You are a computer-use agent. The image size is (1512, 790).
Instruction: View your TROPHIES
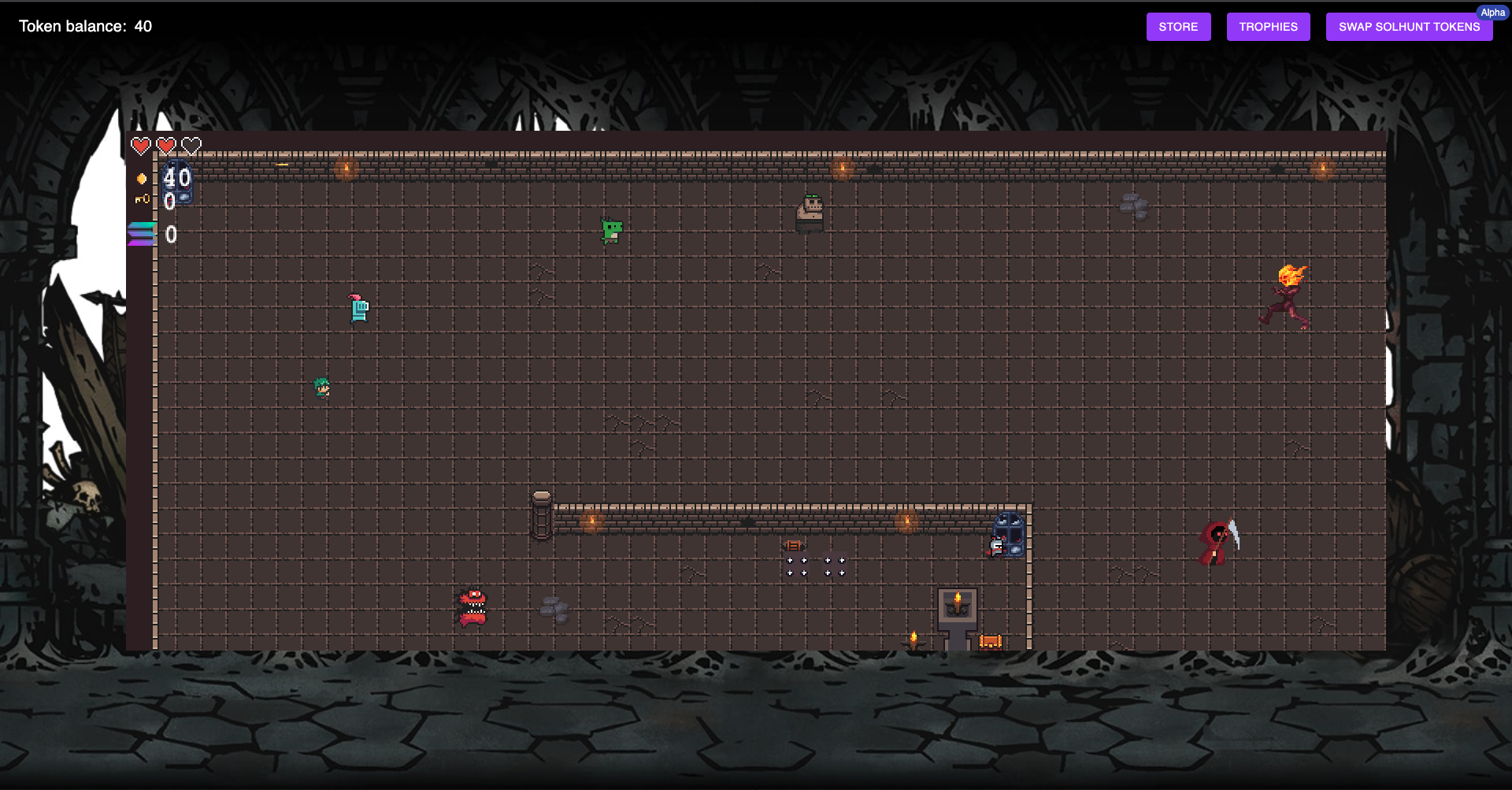[x=1268, y=26]
